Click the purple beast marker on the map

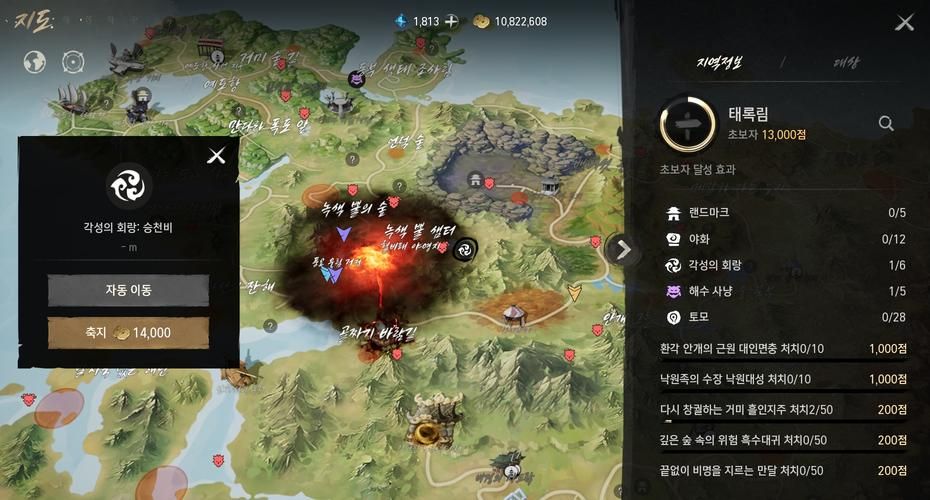[357, 78]
